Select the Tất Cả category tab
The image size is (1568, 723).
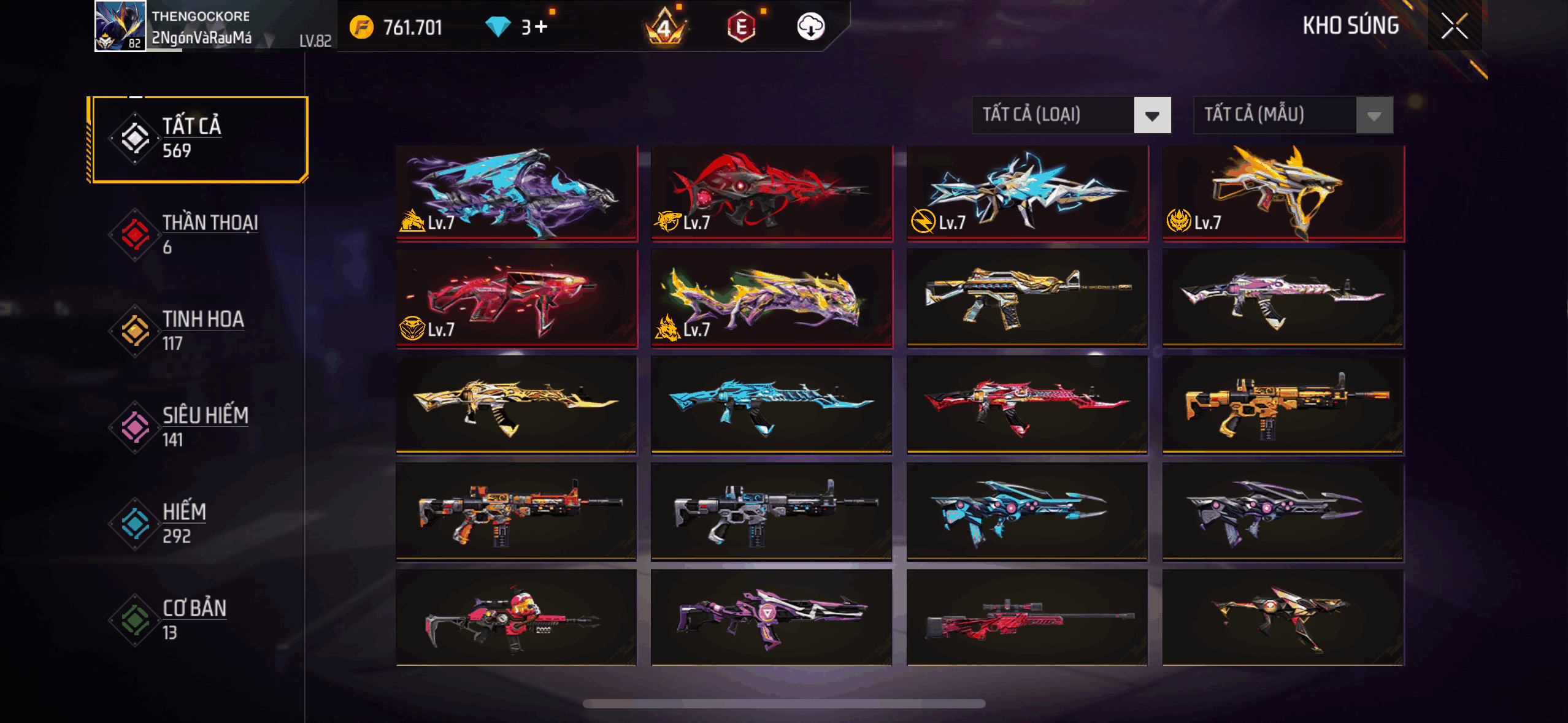point(198,139)
